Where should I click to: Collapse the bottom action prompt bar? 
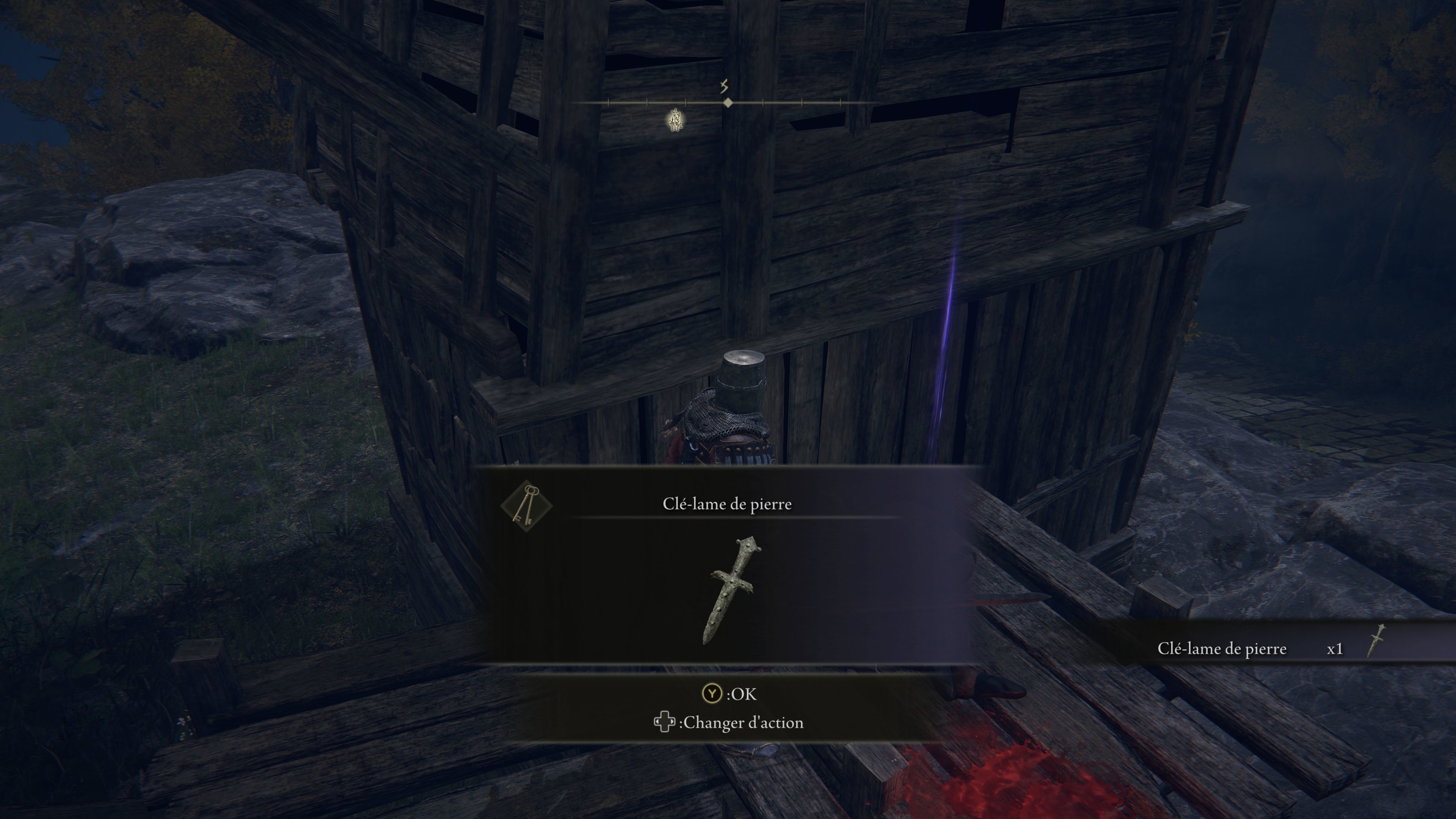coord(729,709)
